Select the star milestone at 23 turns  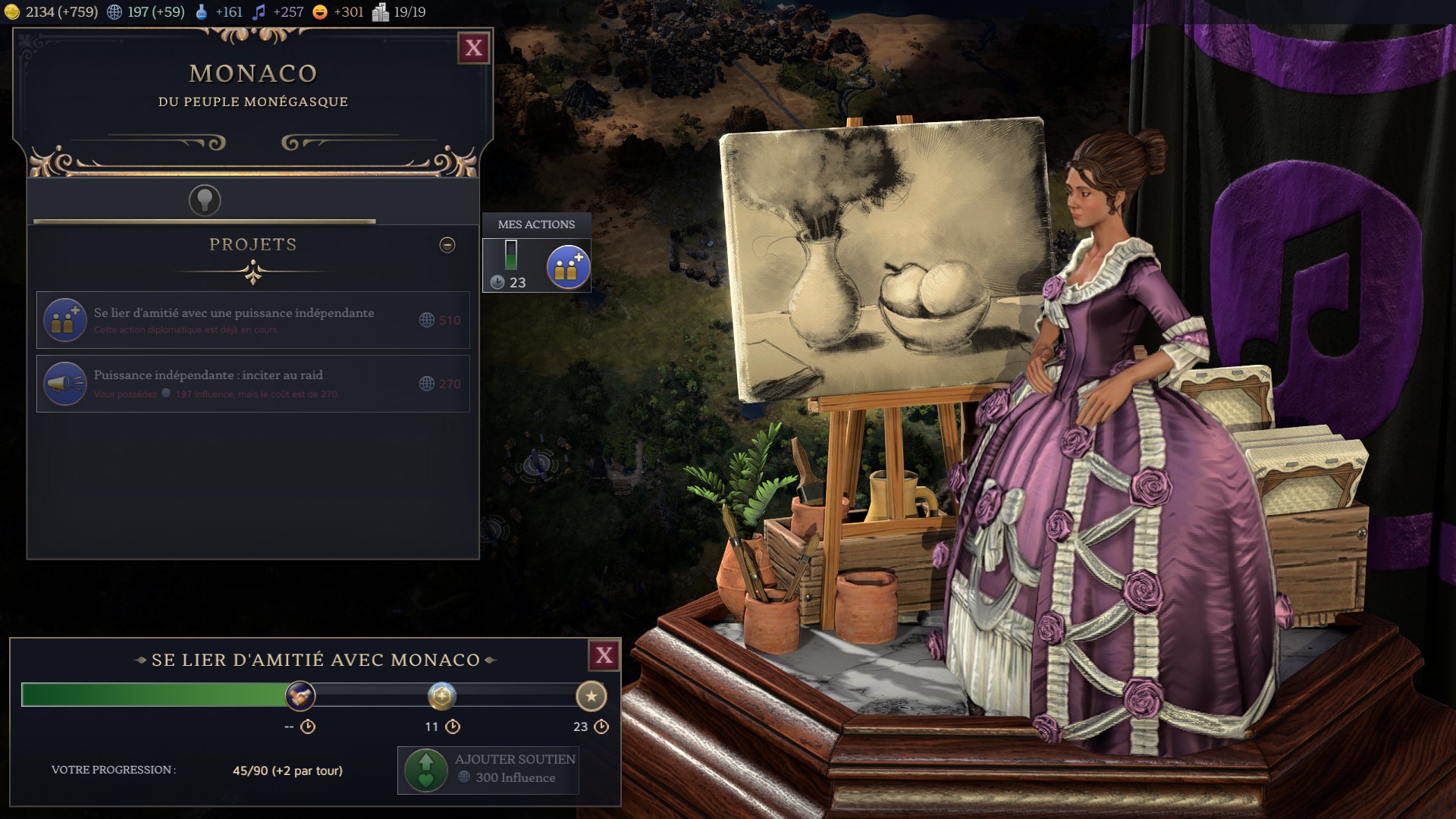coord(591,695)
